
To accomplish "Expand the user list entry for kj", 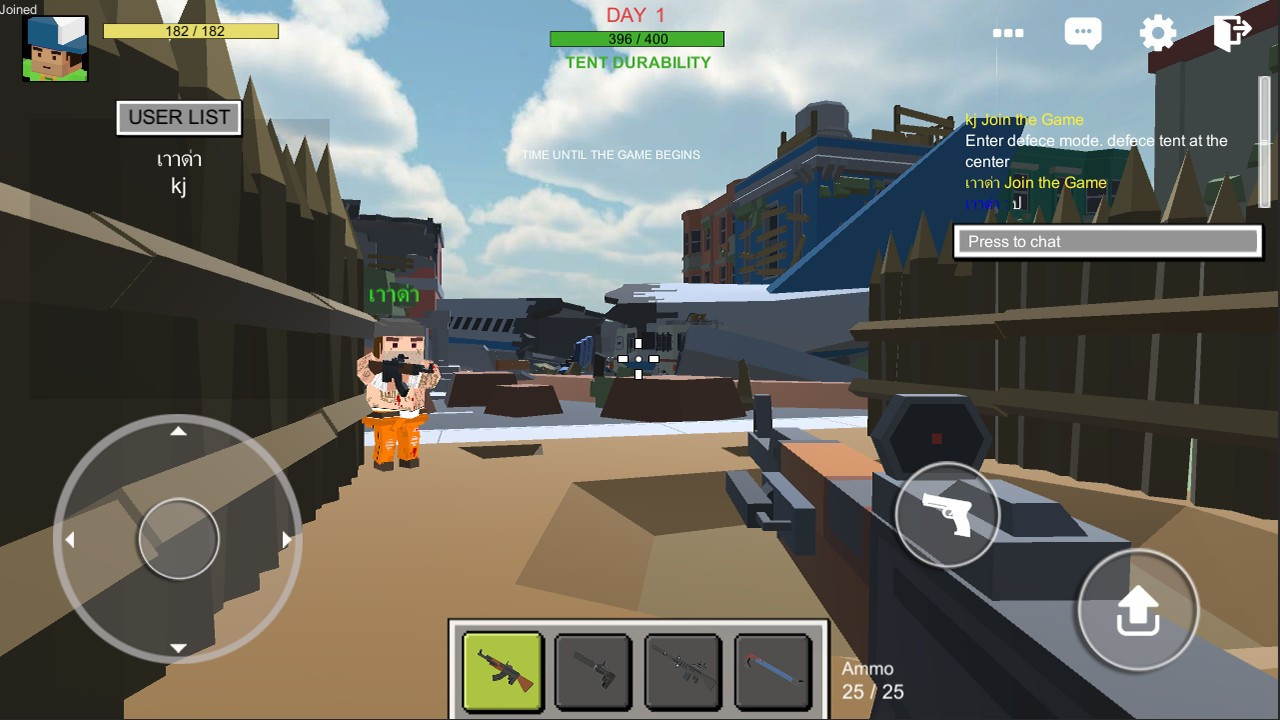I will pos(179,185).
